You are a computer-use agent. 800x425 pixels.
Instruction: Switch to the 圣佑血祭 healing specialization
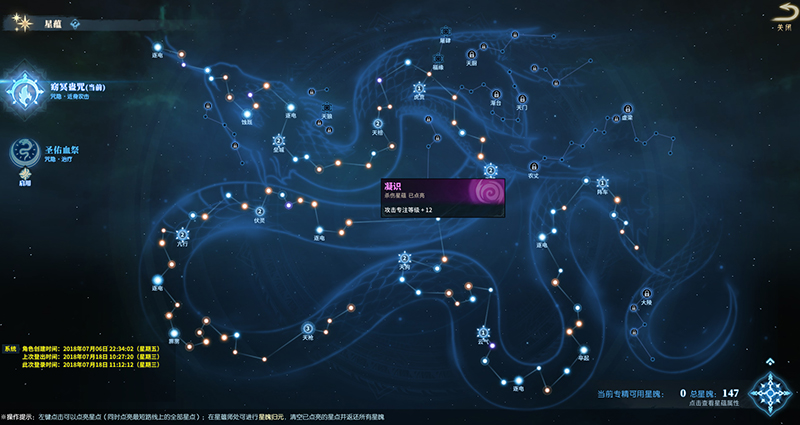22,151
